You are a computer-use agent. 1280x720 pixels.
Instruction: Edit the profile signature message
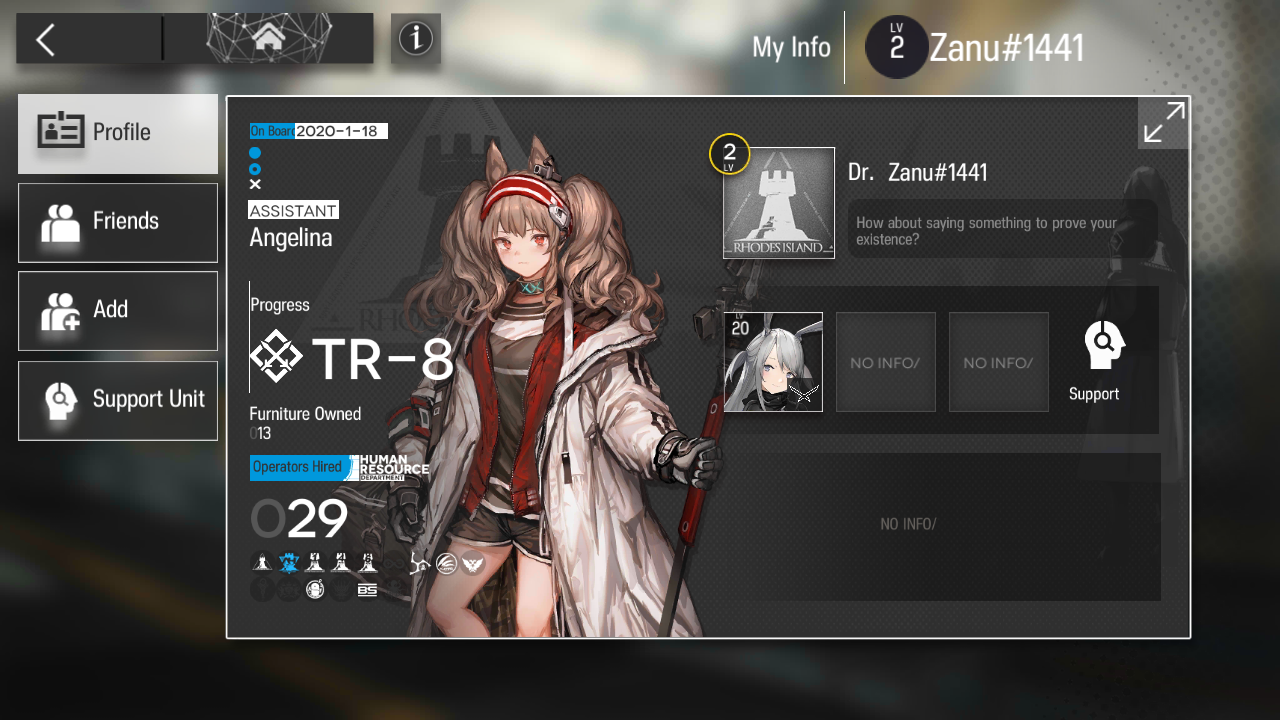1002,231
